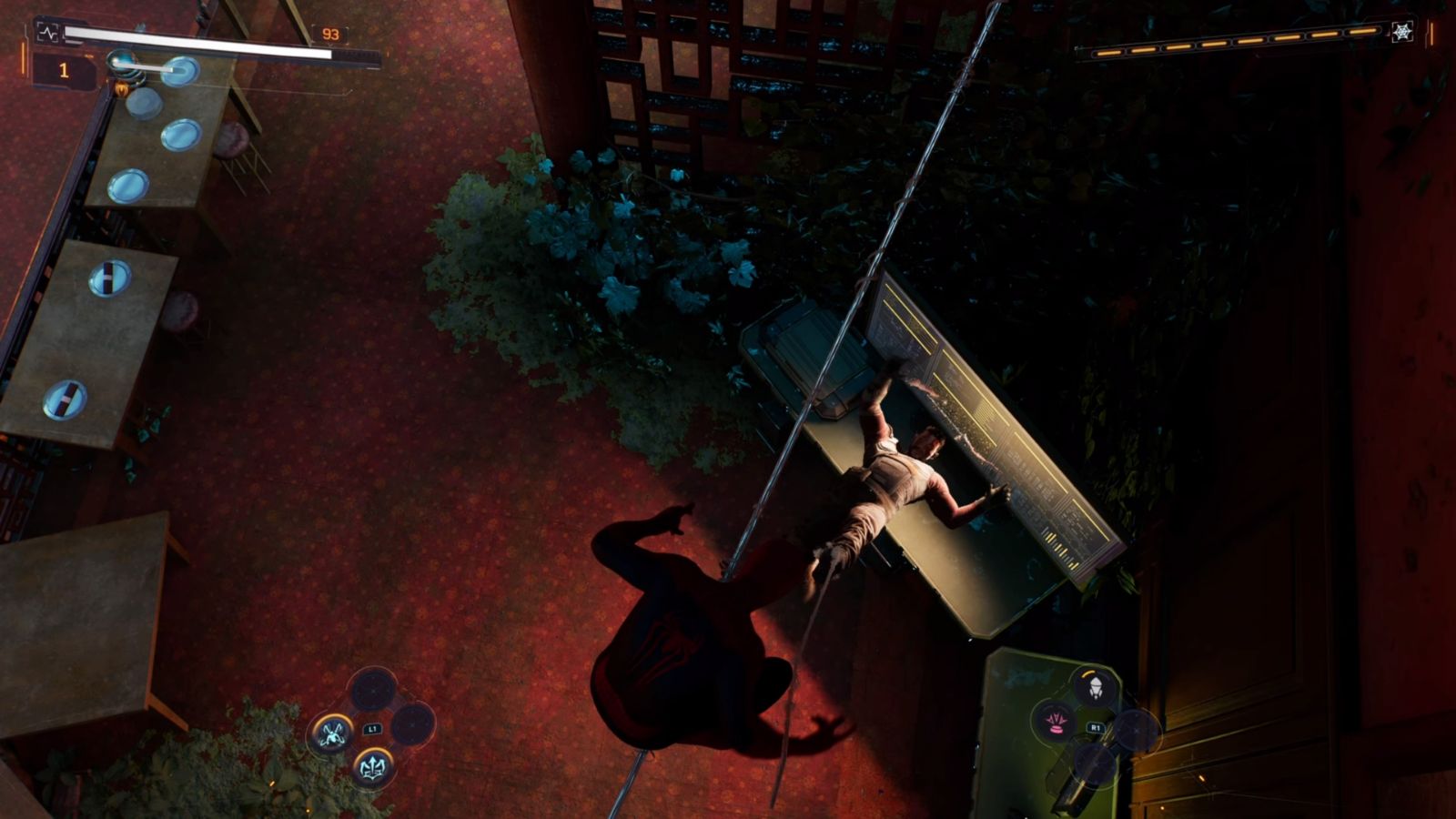The image size is (1456, 819).
Task: Click the R1 button prompt on the gadget wheel
Action: [x=1096, y=727]
